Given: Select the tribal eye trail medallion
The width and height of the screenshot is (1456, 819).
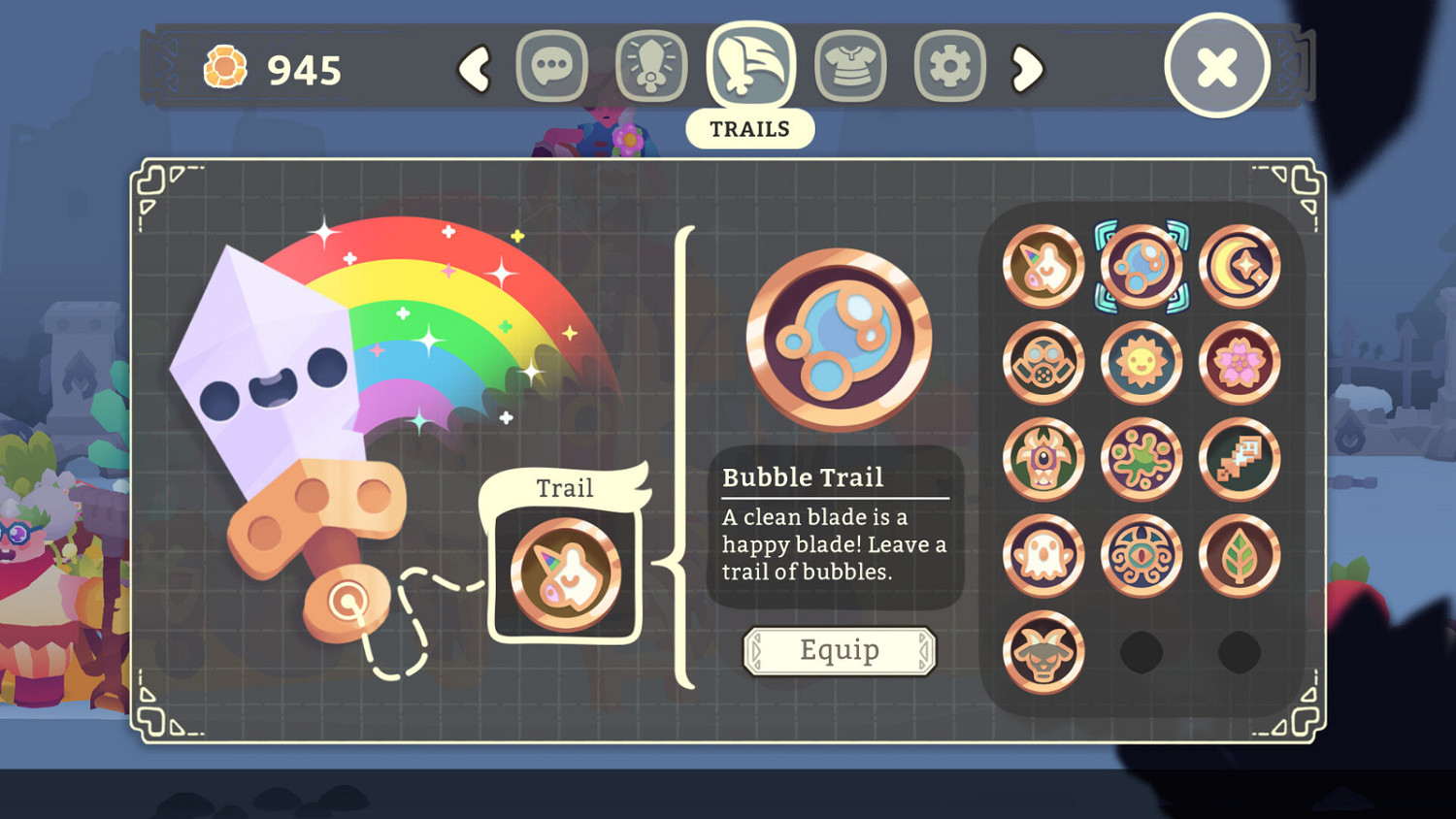Looking at the screenshot, I should 1142,556.
